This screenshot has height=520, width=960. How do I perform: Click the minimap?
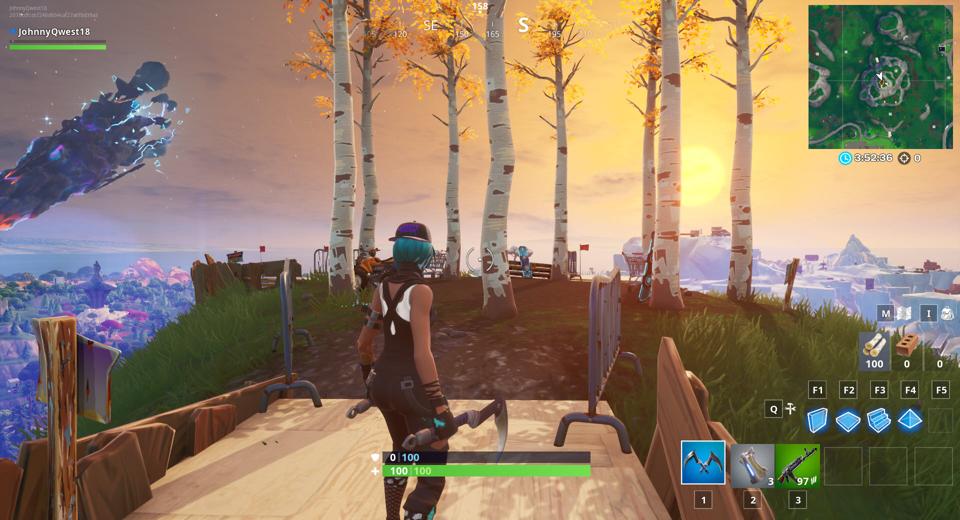(880, 77)
